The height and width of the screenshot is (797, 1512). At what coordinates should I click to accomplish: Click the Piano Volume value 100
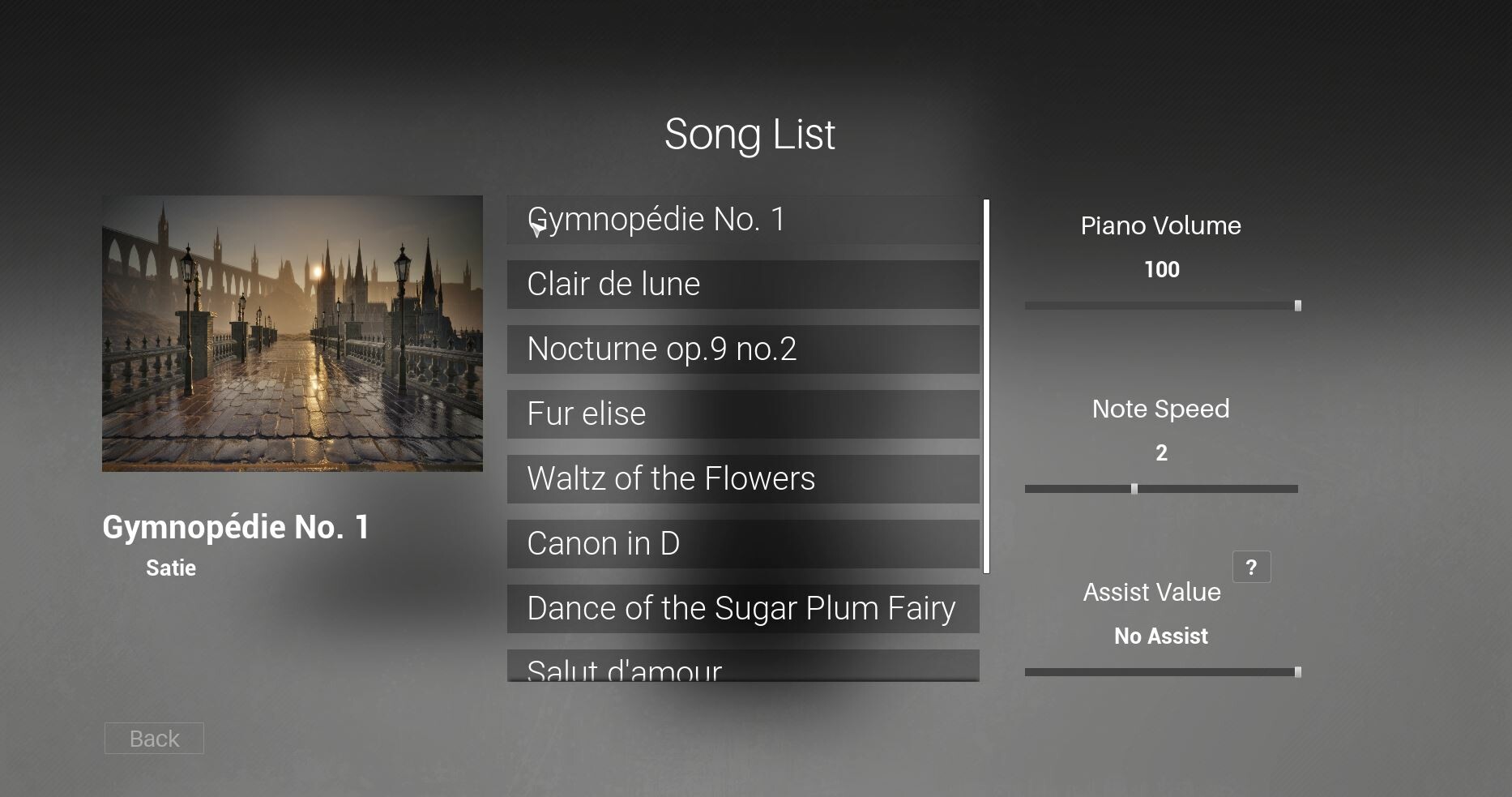pos(1161,270)
